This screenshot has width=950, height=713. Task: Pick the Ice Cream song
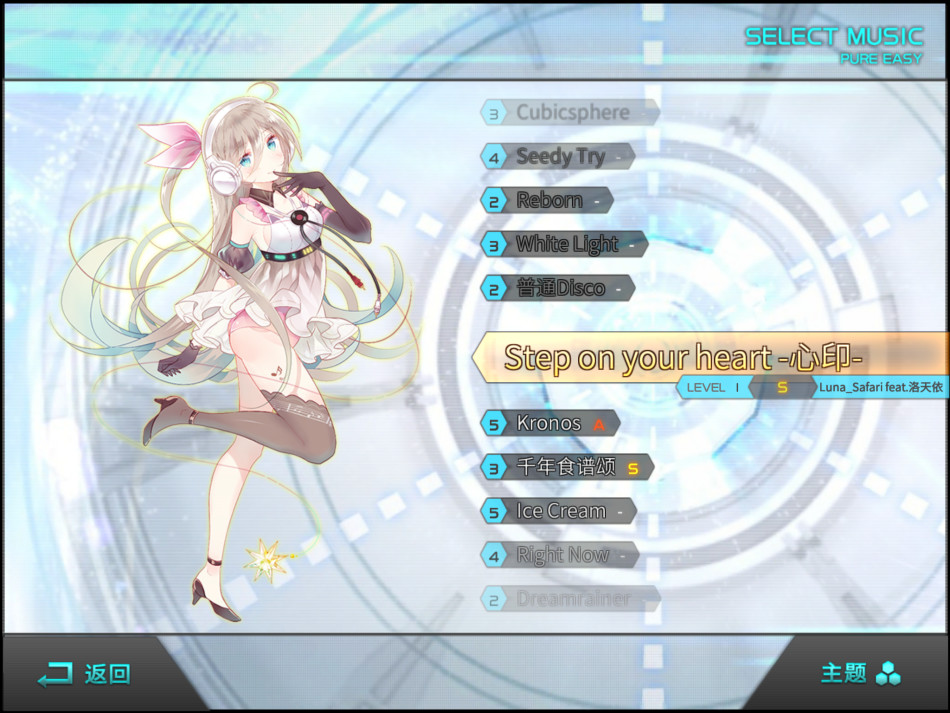(x=560, y=511)
